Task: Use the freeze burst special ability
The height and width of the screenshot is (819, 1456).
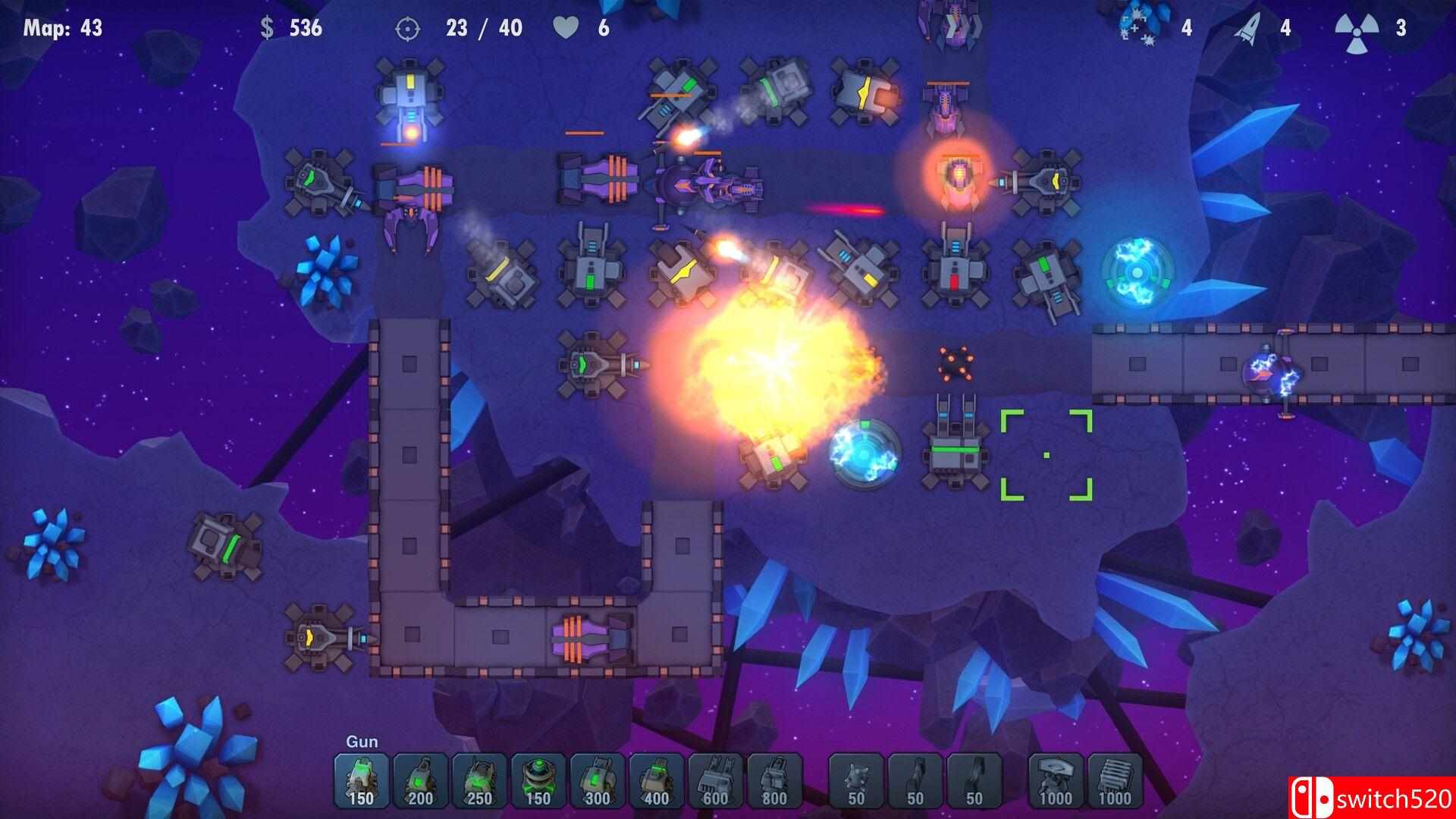Action: 1136,29
